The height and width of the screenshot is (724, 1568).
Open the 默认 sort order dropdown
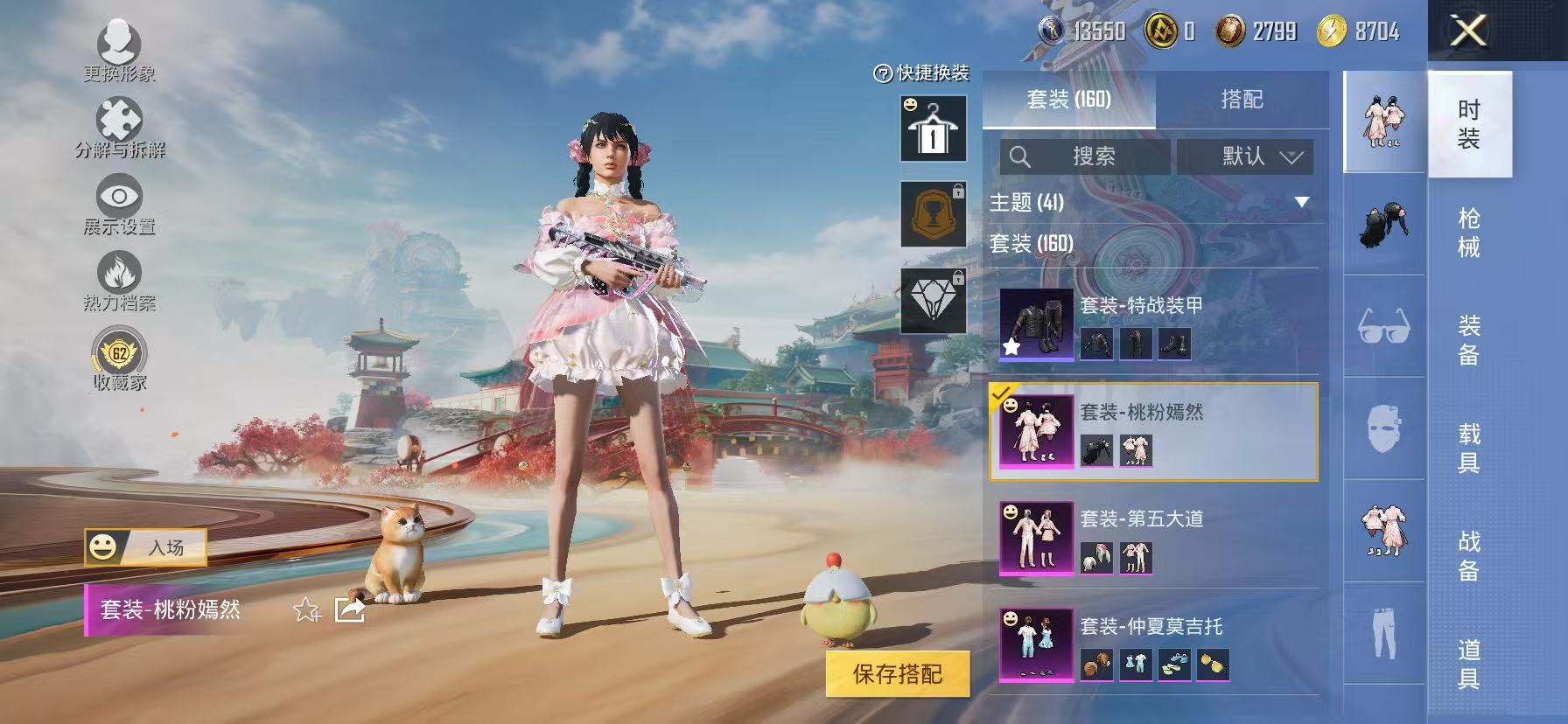click(x=1246, y=157)
